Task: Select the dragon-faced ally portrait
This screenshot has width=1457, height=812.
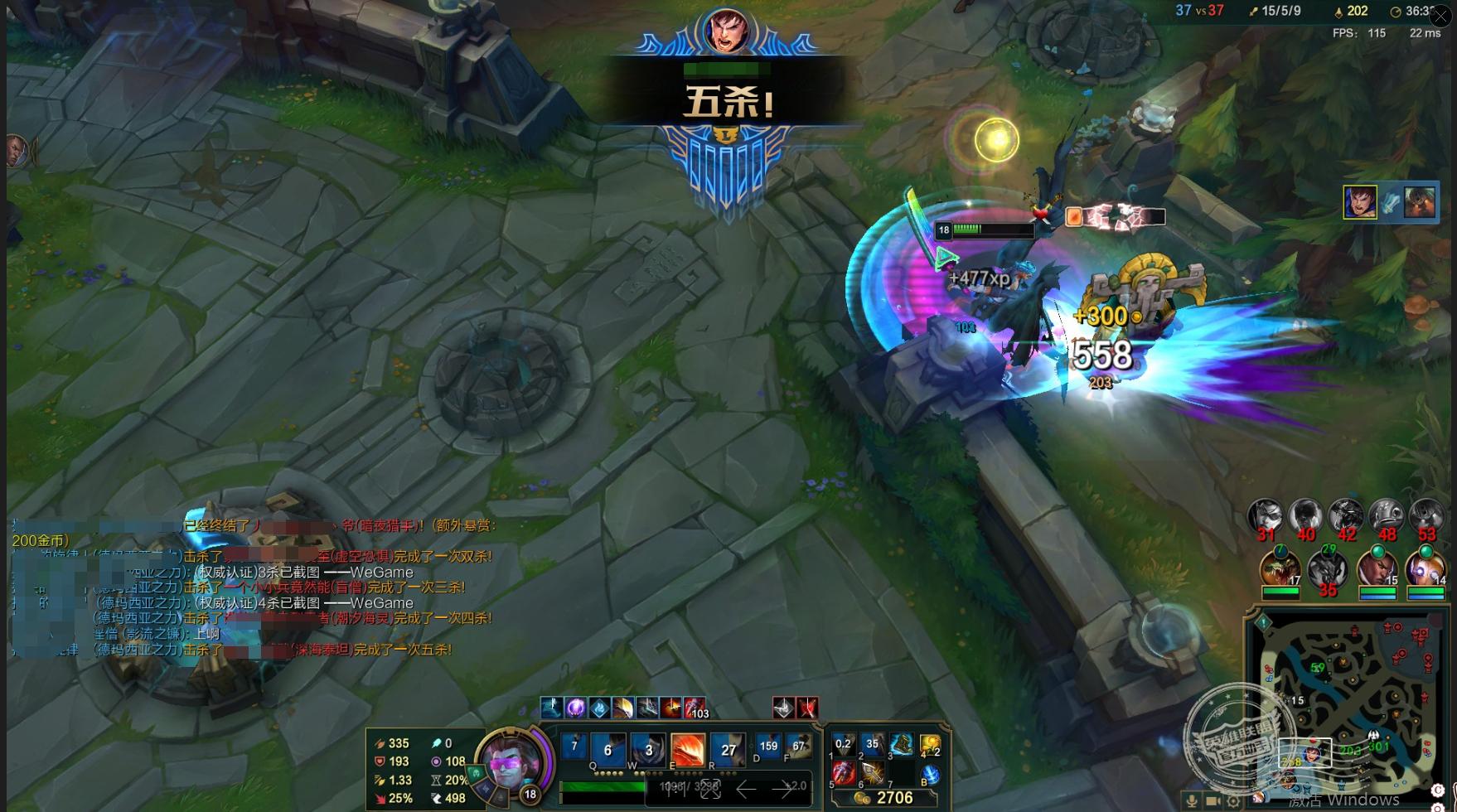Action: pos(1280,568)
